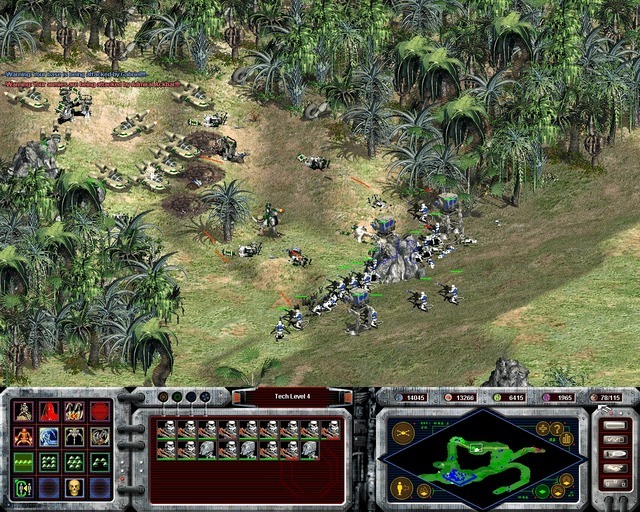Select the orange-bodied stance command icon

pyautogui.click(x=23, y=437)
